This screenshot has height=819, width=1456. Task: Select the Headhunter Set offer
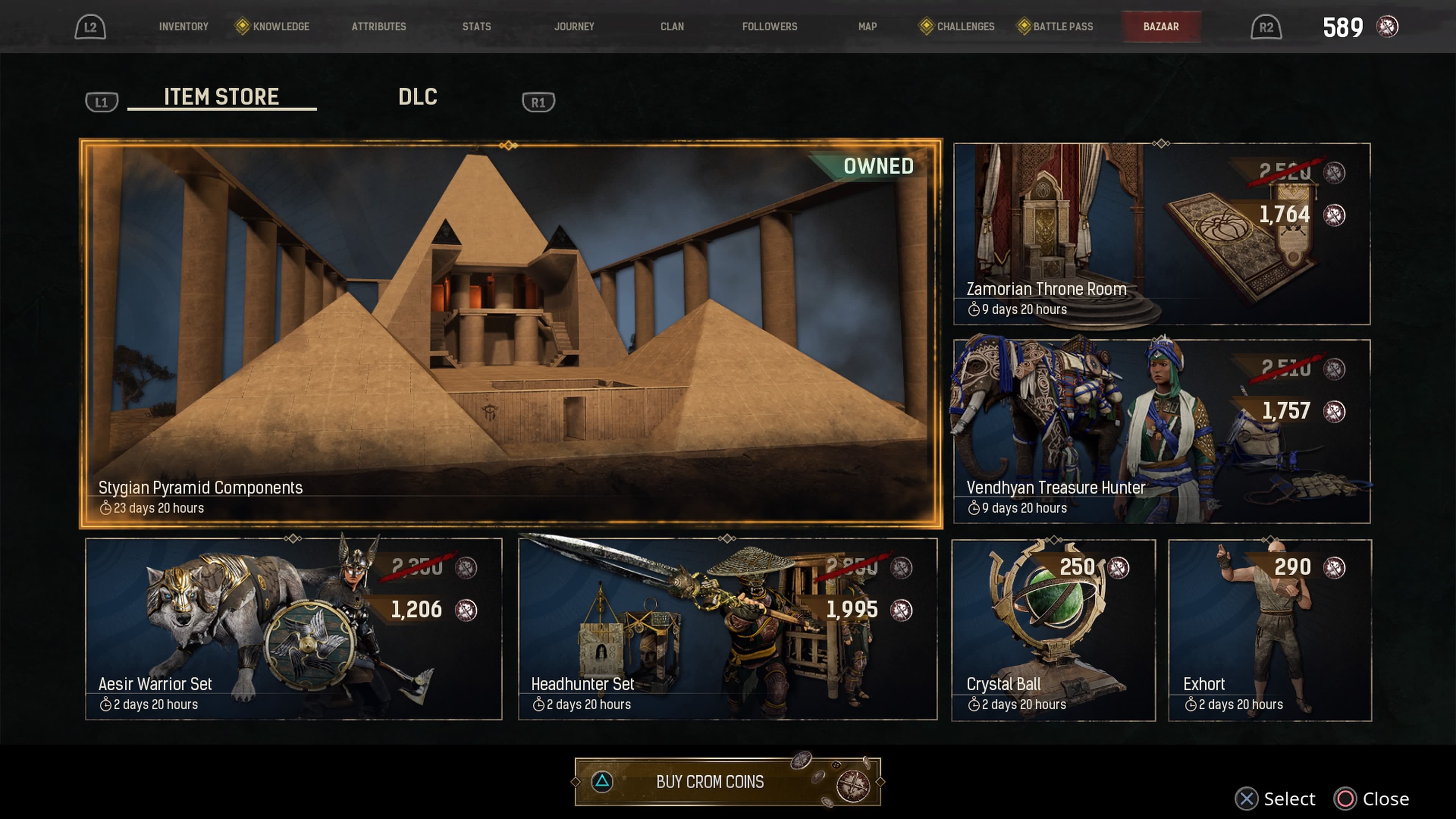(x=728, y=629)
